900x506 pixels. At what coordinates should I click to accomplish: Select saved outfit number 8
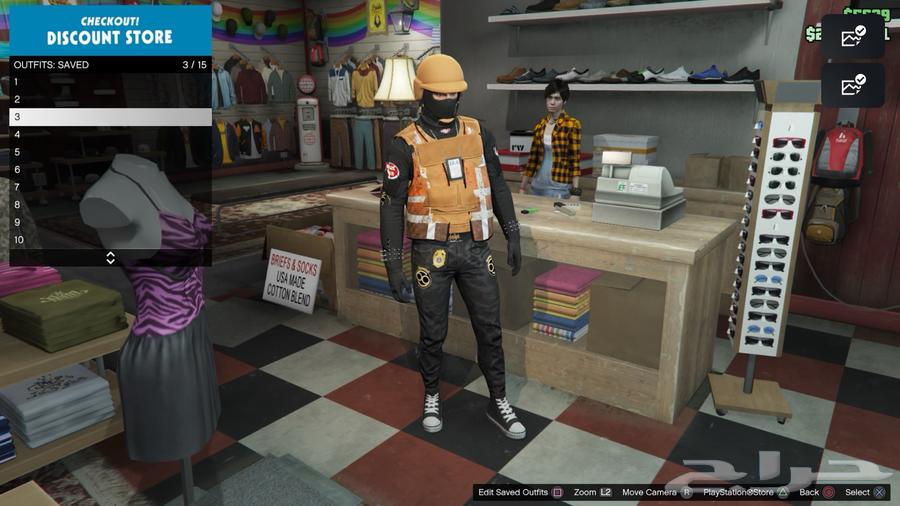(110, 204)
